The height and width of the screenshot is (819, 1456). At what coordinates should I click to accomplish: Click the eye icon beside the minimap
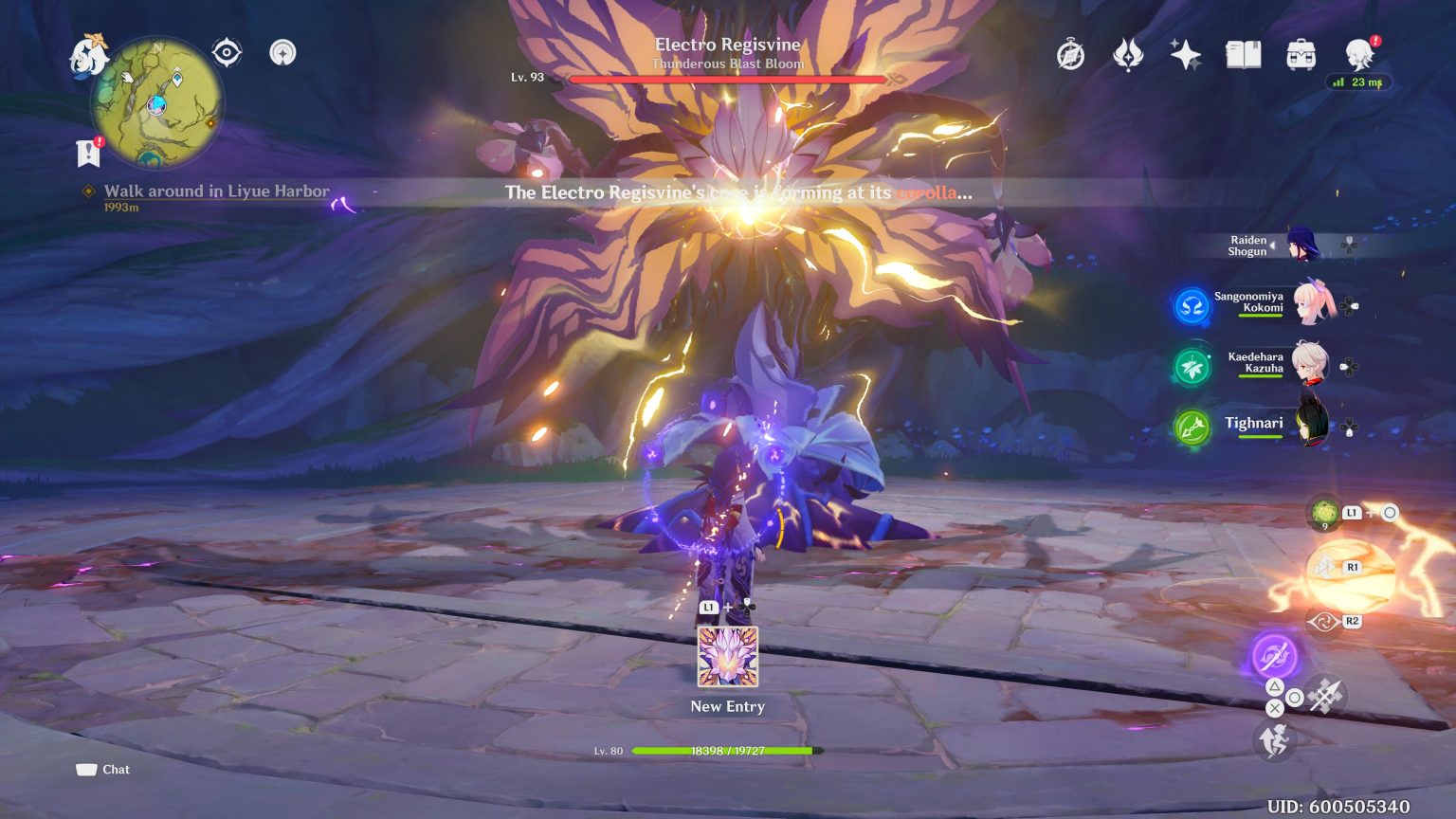(227, 53)
